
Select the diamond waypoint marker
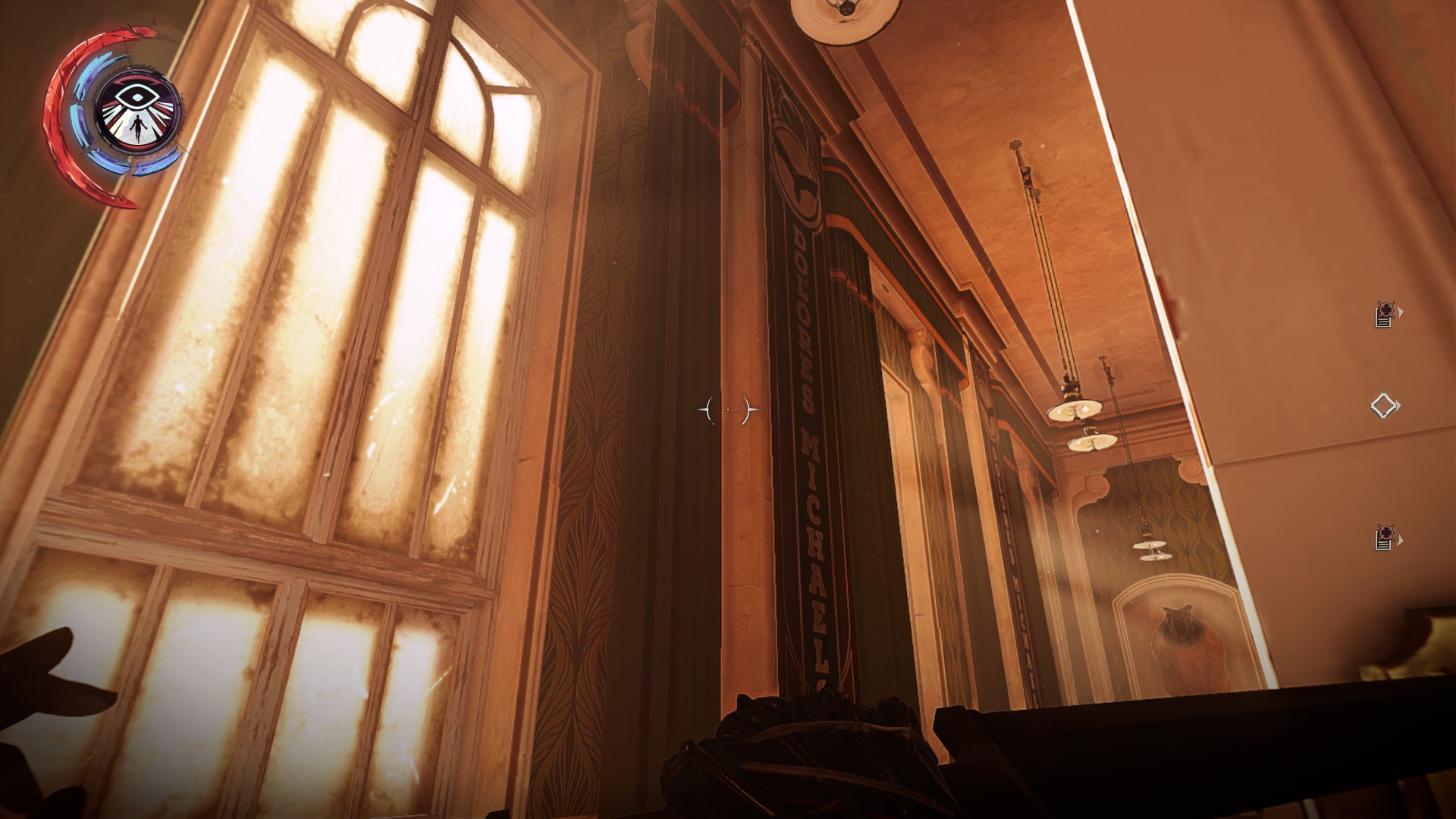[1385, 405]
